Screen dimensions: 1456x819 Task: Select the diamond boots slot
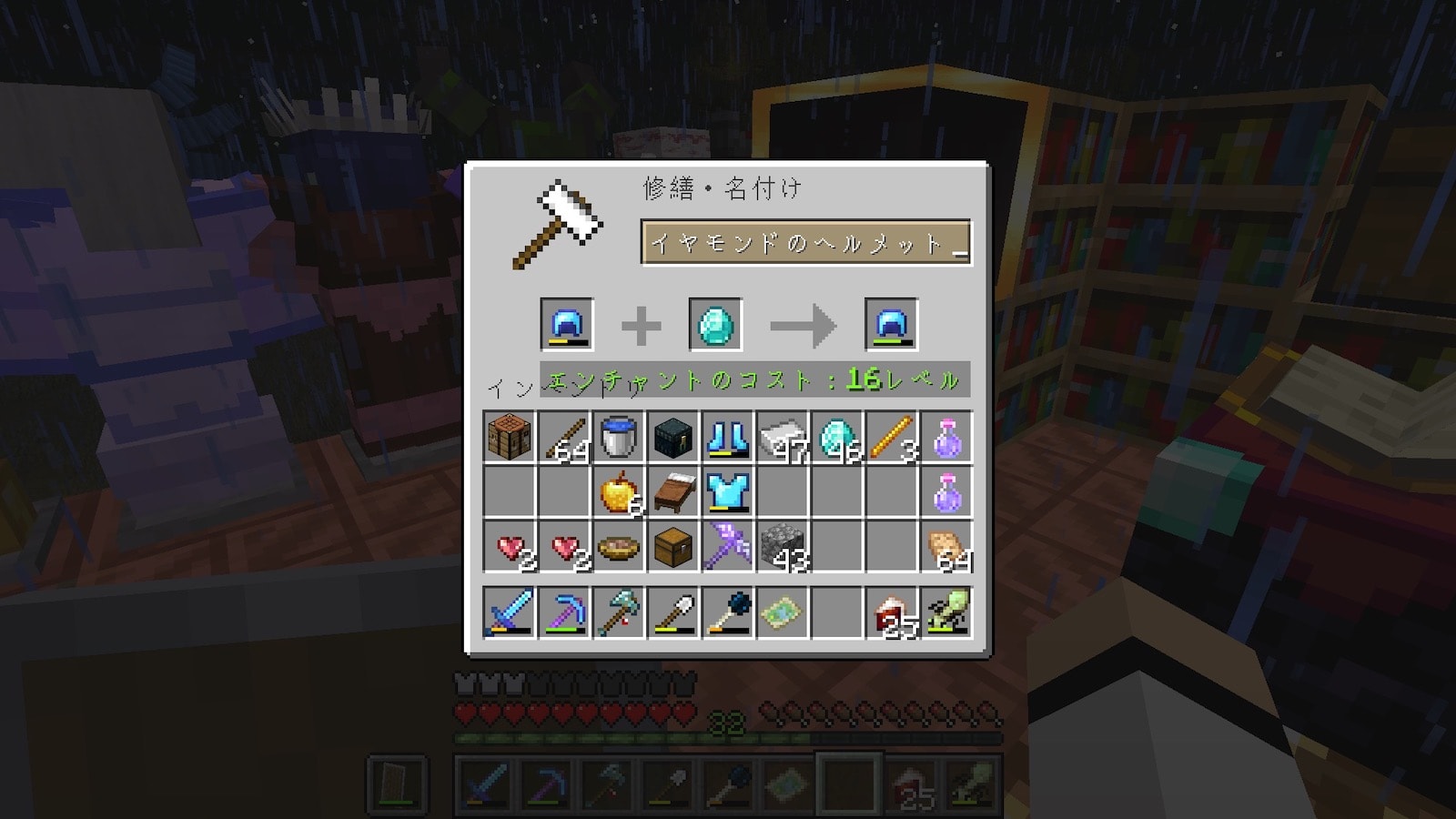point(728,438)
